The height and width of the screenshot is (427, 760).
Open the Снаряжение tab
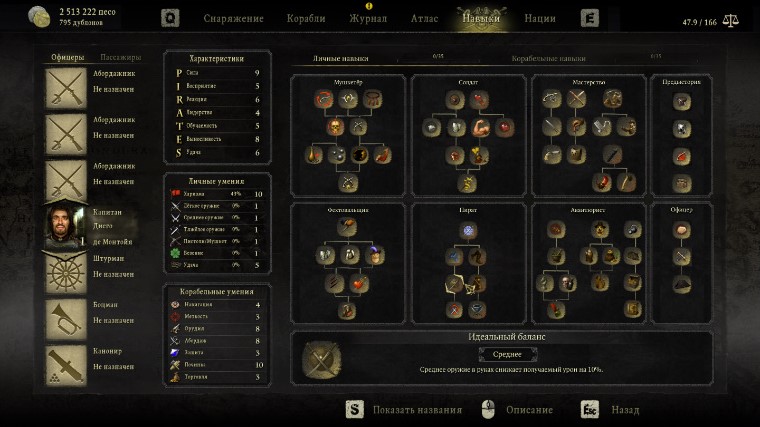pos(233,18)
